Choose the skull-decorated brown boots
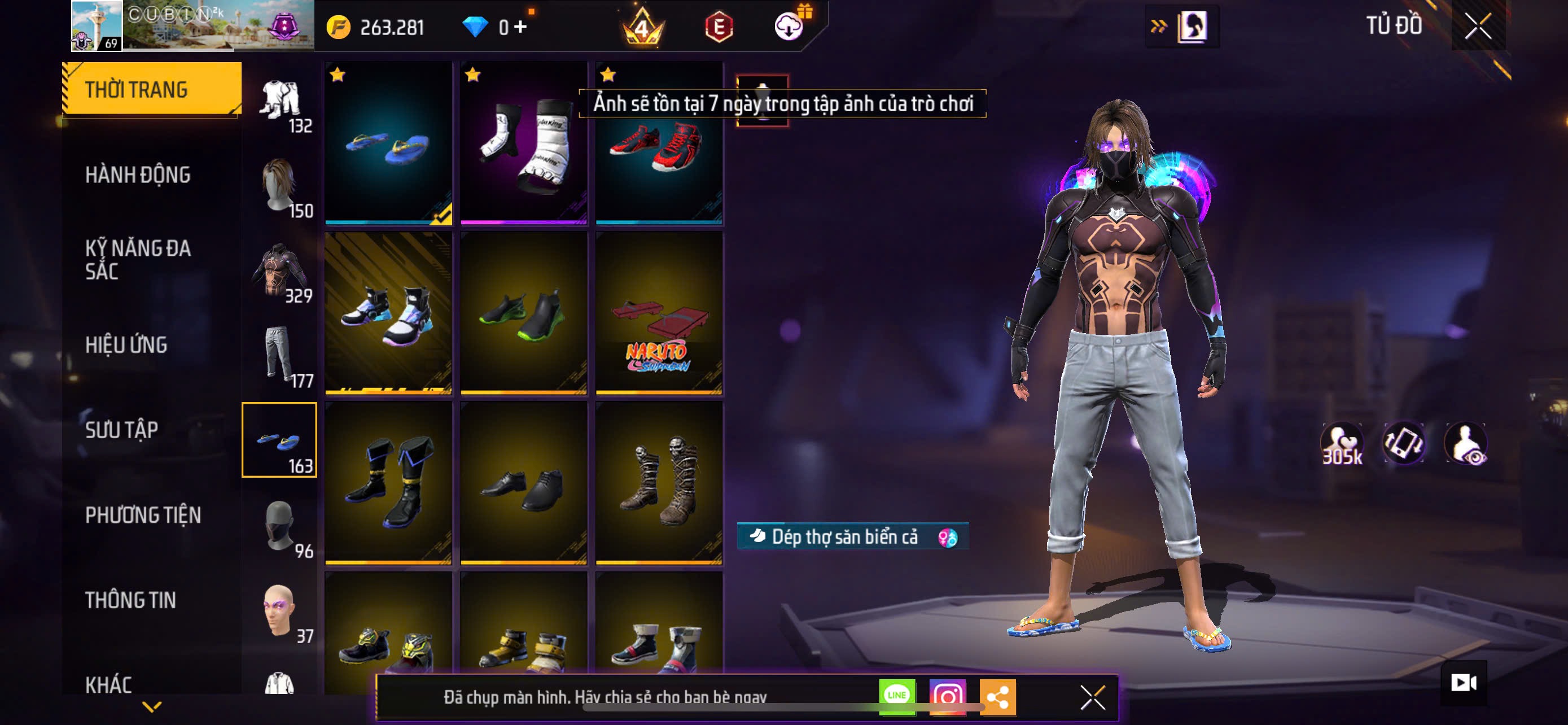The width and height of the screenshot is (1568, 725). tap(659, 483)
